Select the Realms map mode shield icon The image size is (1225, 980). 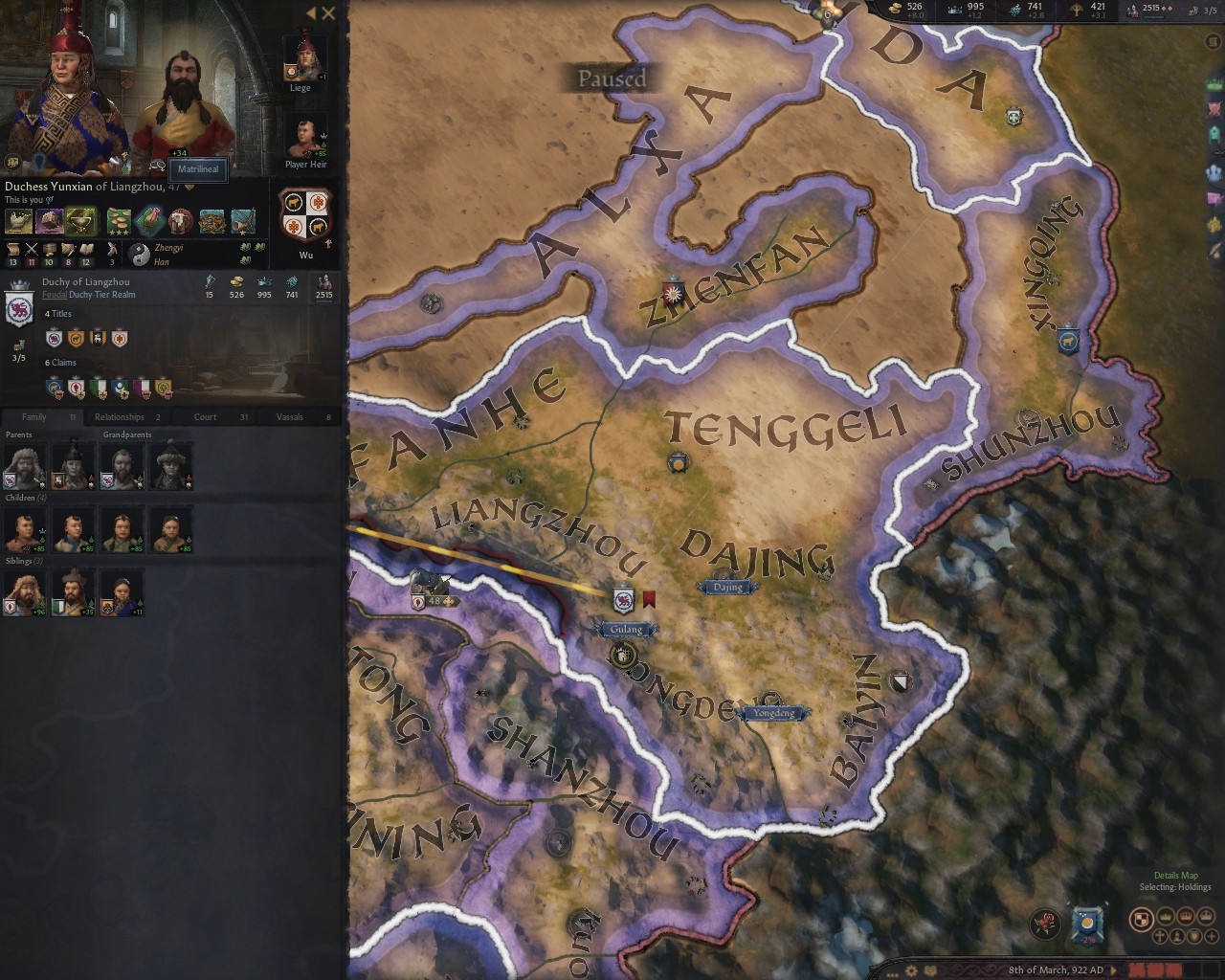tap(1142, 921)
